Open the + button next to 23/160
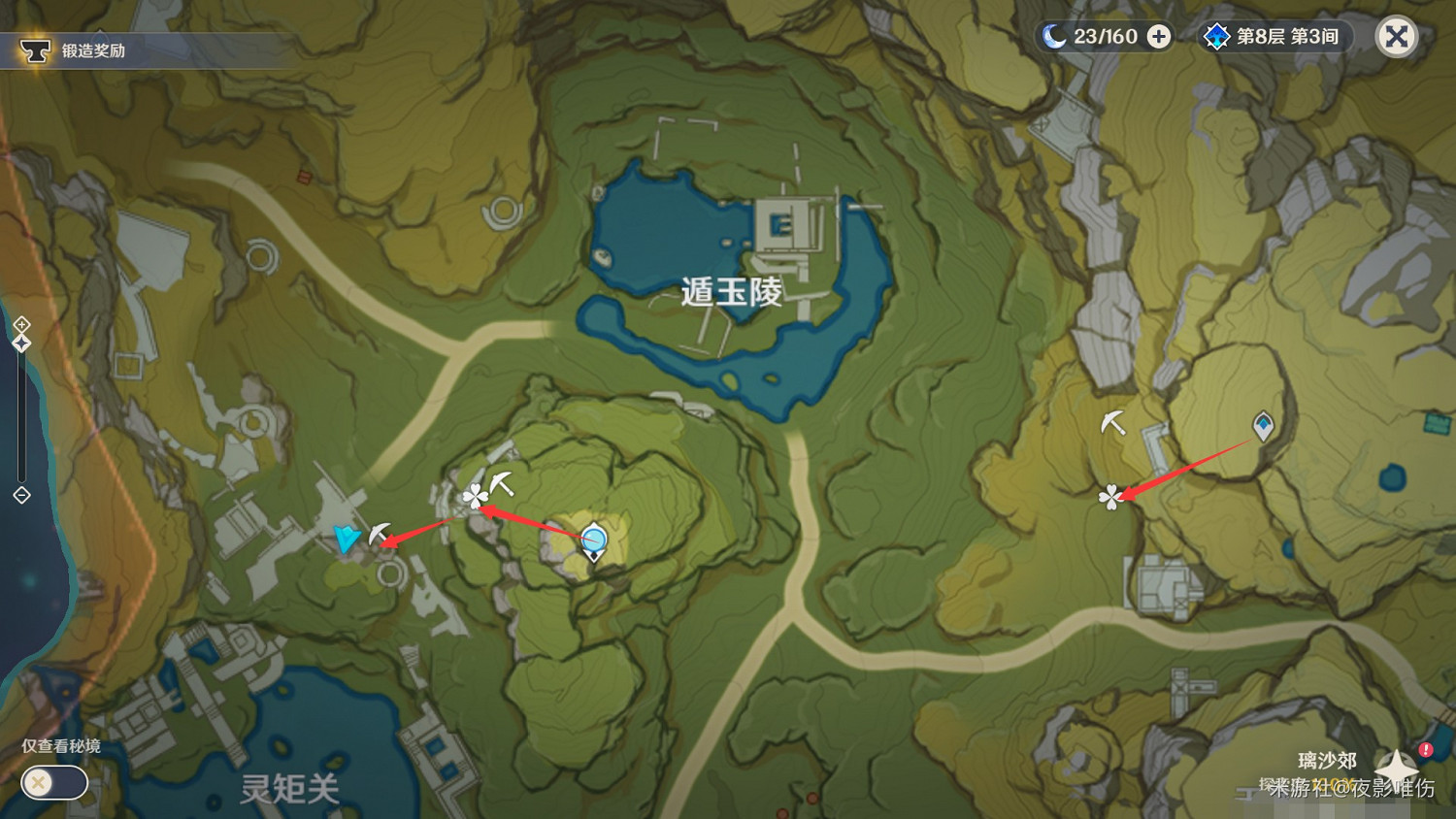The height and width of the screenshot is (819, 1456). tap(1156, 36)
